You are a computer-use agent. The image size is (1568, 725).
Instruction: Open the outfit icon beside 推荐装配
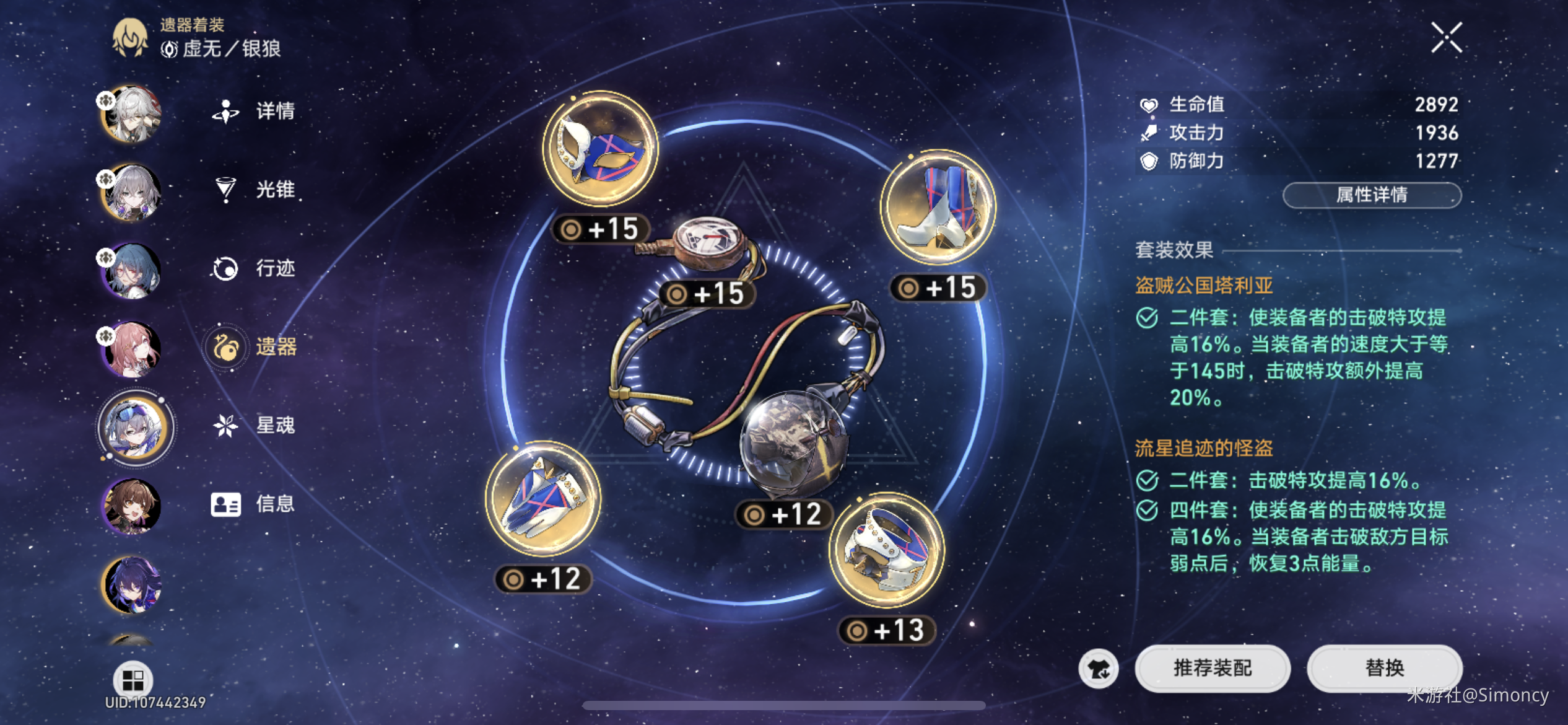1099,669
